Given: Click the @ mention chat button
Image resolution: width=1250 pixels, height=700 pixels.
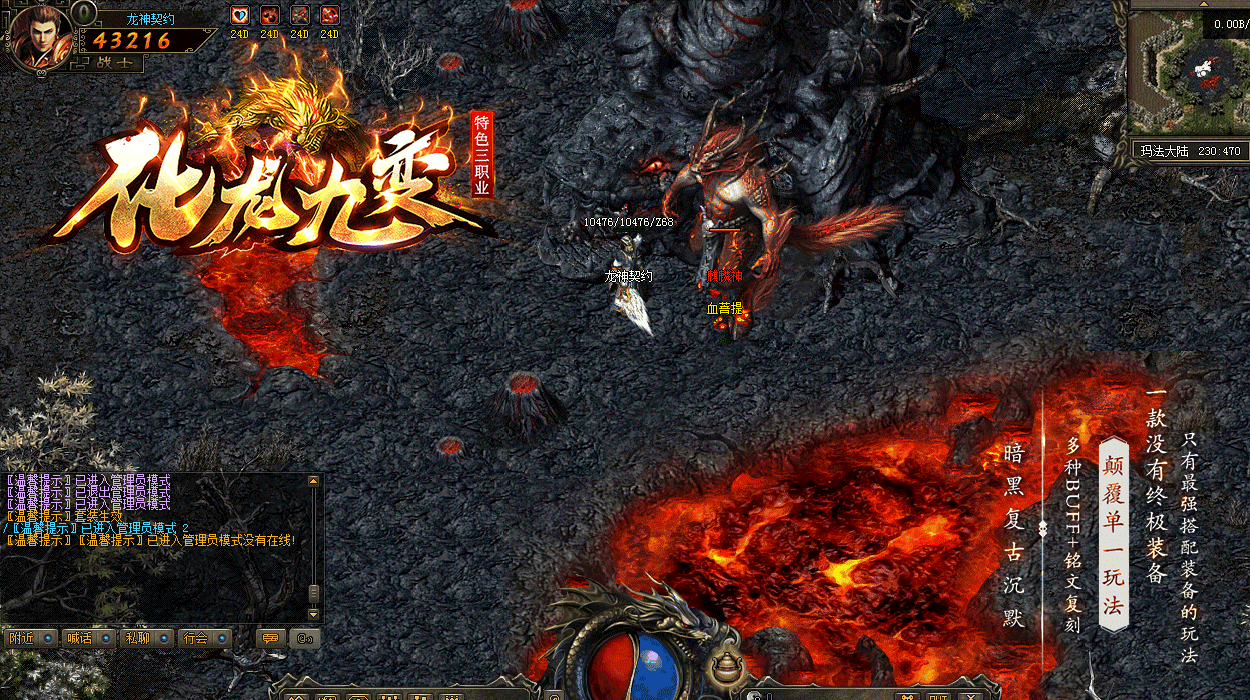Looking at the screenshot, I should pyautogui.click(x=304, y=638).
